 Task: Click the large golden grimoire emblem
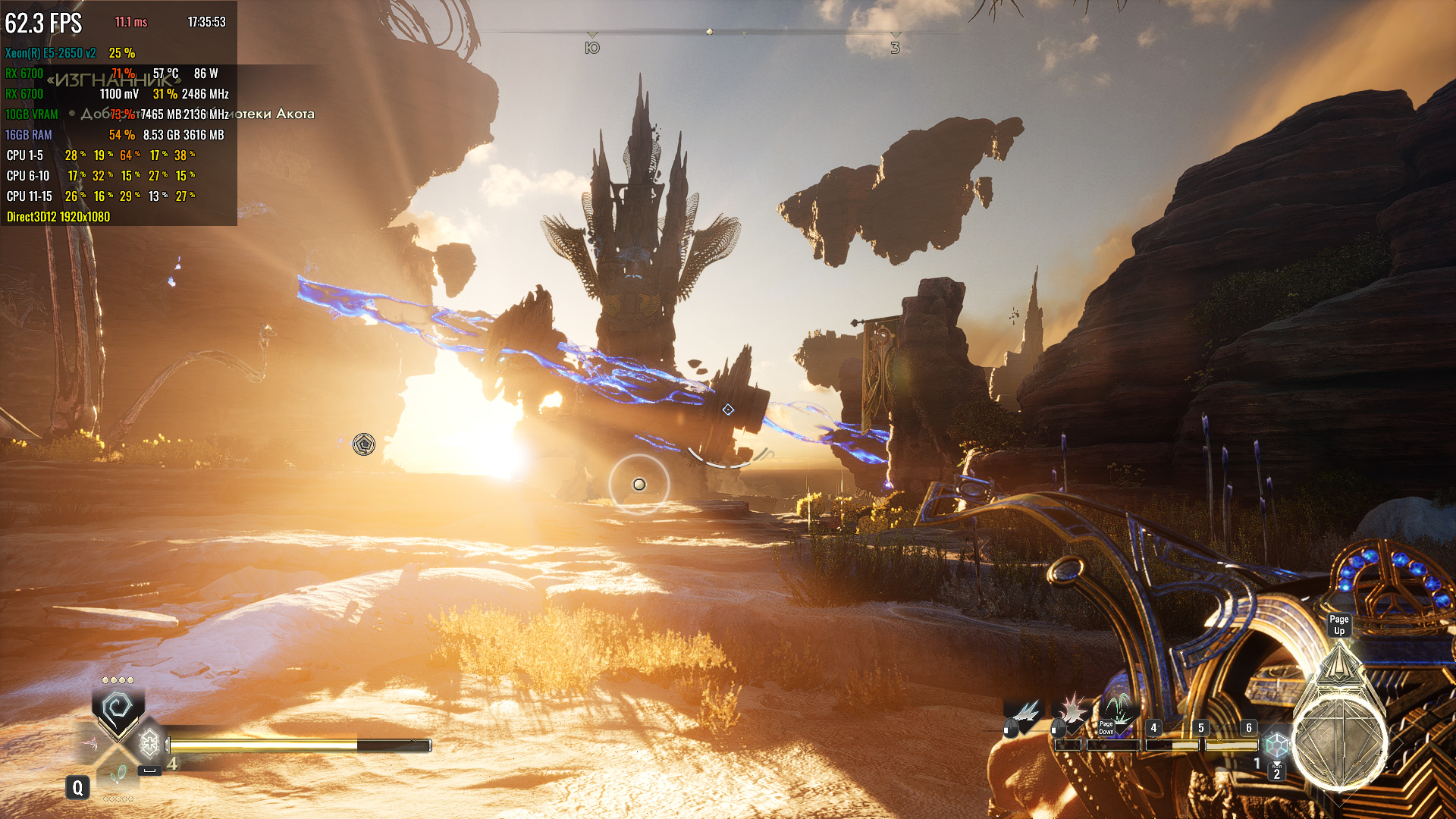1339,742
